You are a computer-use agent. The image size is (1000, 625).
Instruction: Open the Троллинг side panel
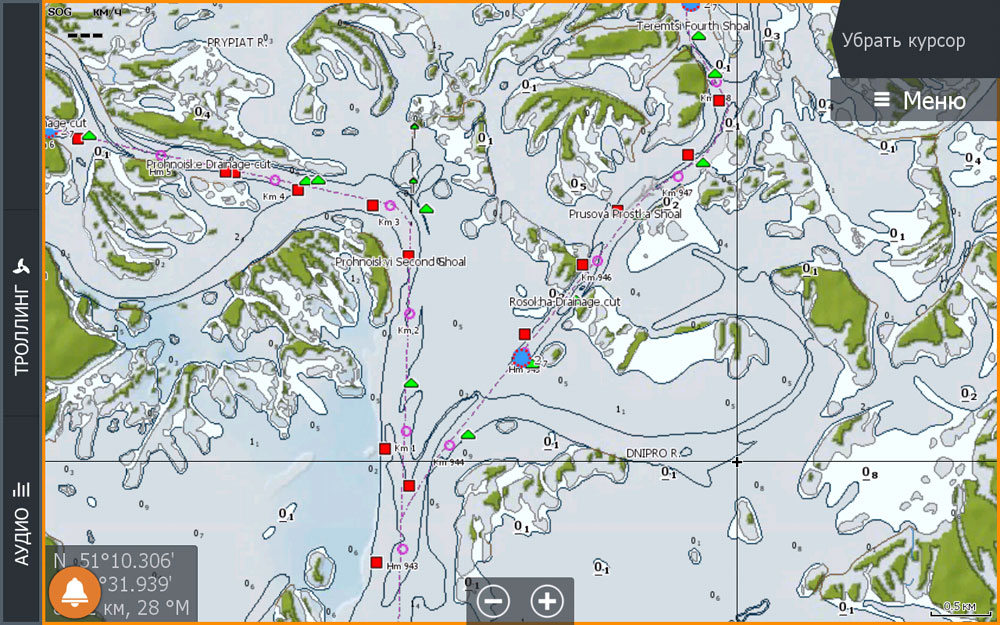pos(21,314)
